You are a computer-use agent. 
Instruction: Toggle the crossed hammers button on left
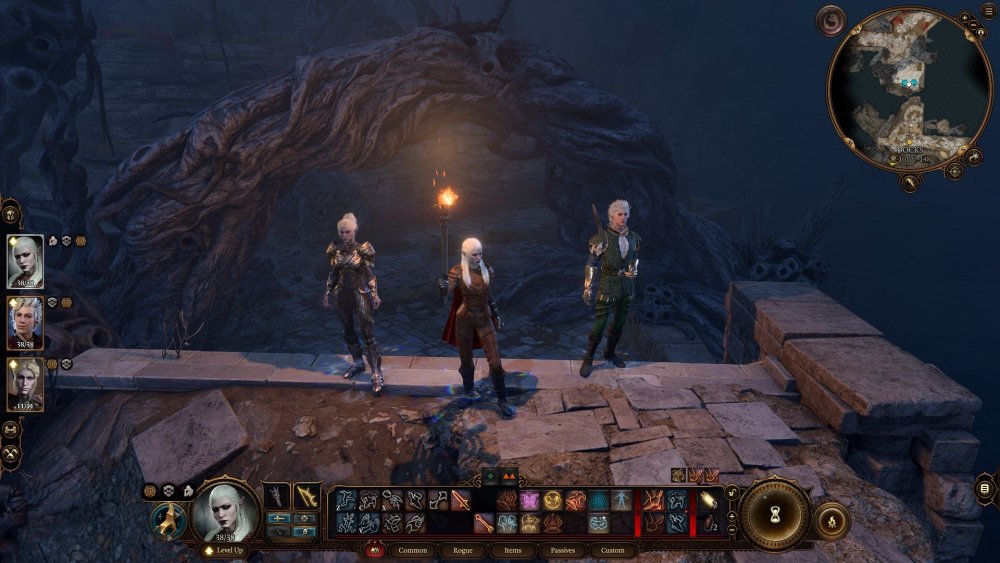(12, 453)
